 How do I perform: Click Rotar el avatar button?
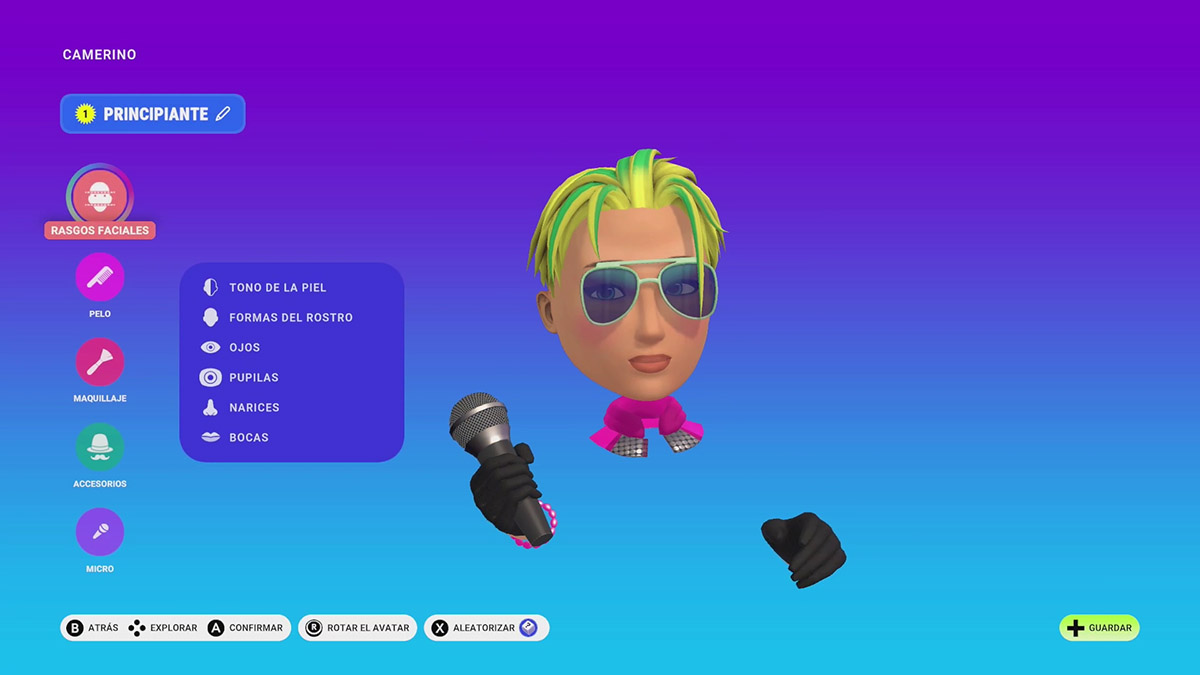coord(358,628)
